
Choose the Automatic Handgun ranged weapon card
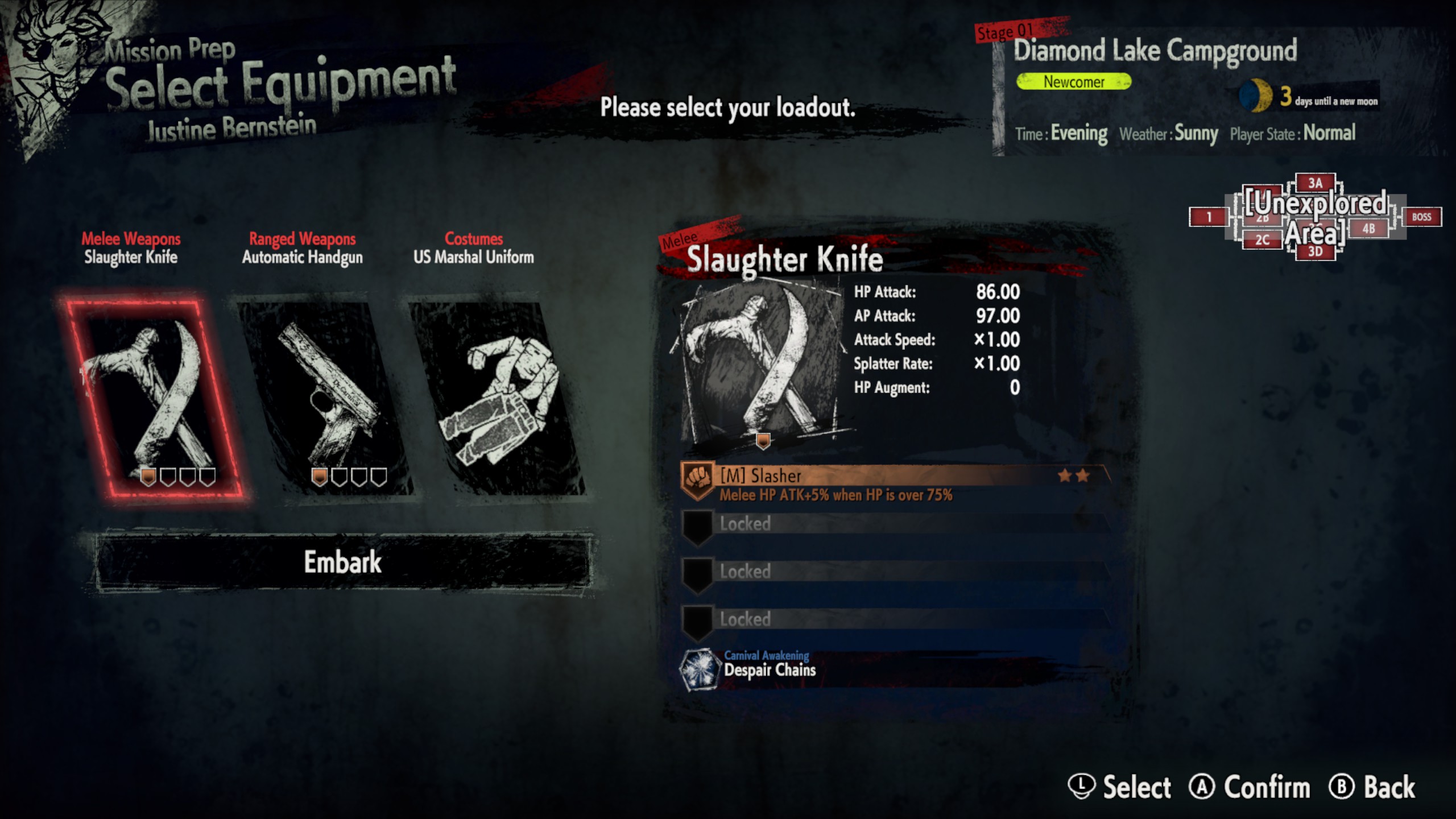[324, 398]
